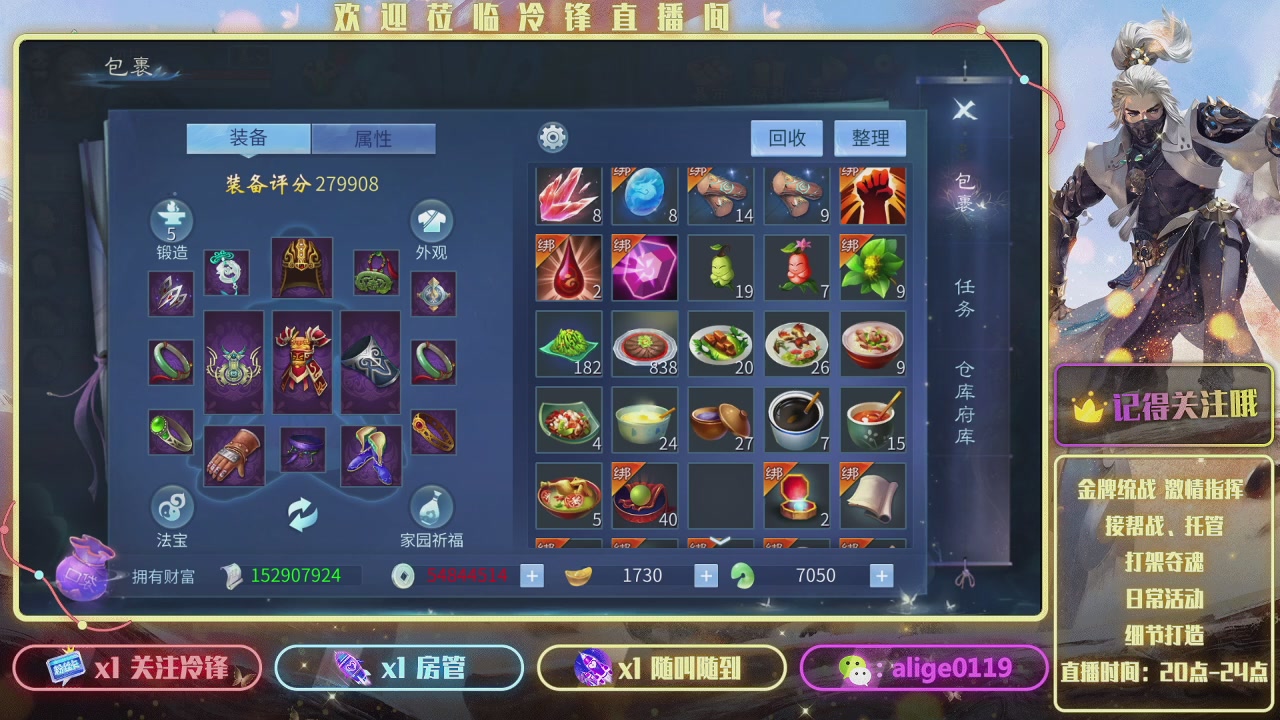Open the 法宝 treasure icon
Image resolution: width=1280 pixels, height=720 pixels.
point(170,510)
